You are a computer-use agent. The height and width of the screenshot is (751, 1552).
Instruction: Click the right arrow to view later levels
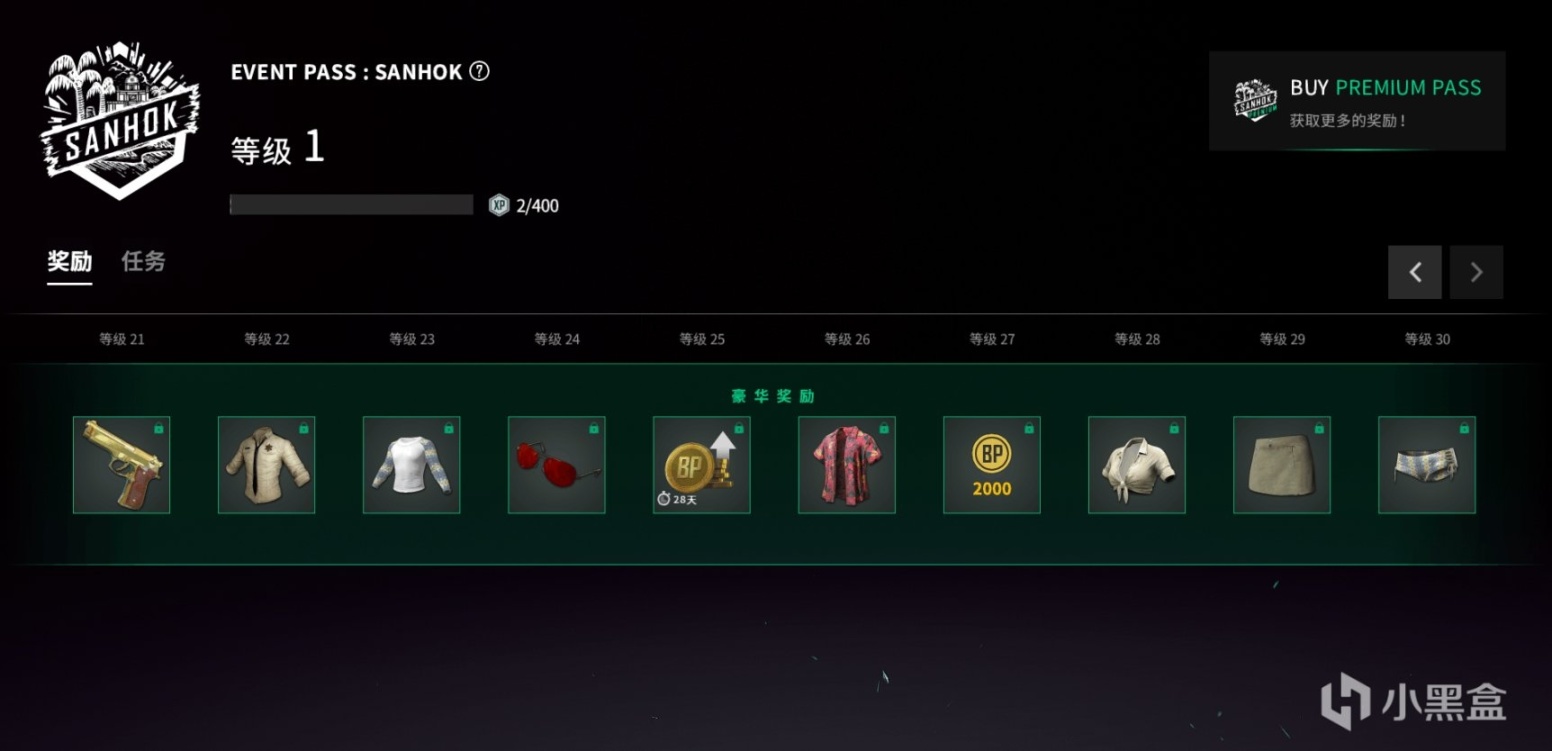[x=1477, y=271]
